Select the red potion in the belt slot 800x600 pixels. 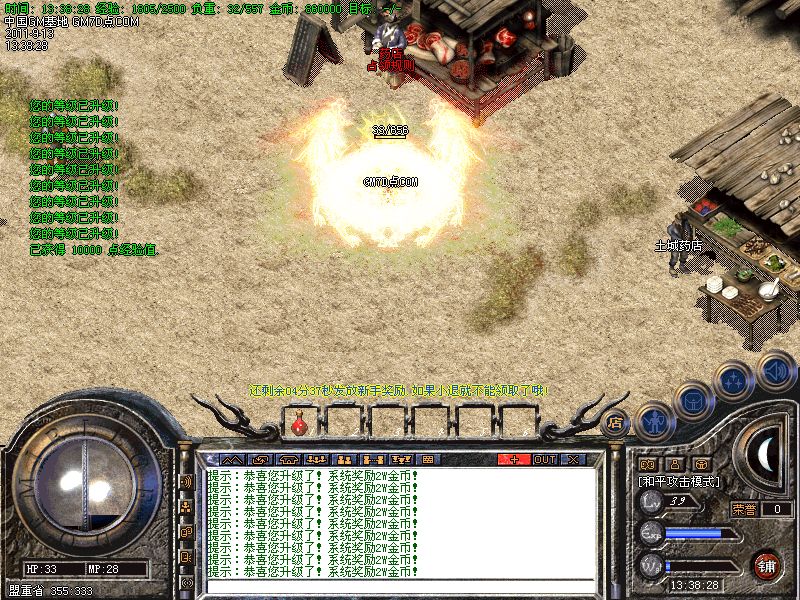pyautogui.click(x=298, y=425)
